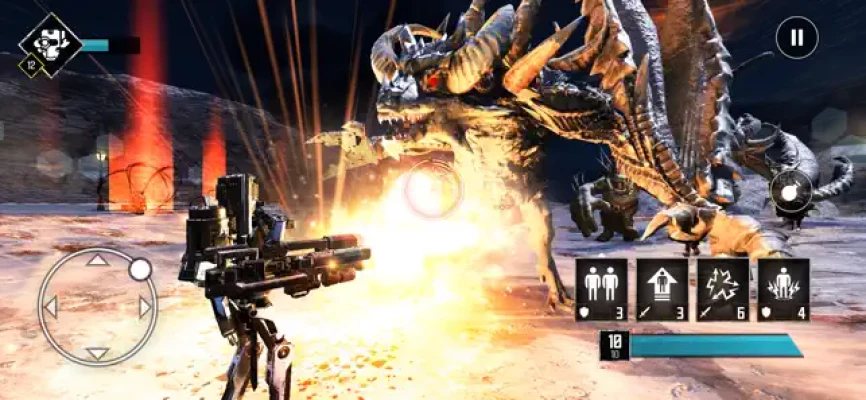Image resolution: width=866 pixels, height=400 pixels.
Task: Tap the left arrow on the movement pad
Action: pyautogui.click(x=50, y=307)
